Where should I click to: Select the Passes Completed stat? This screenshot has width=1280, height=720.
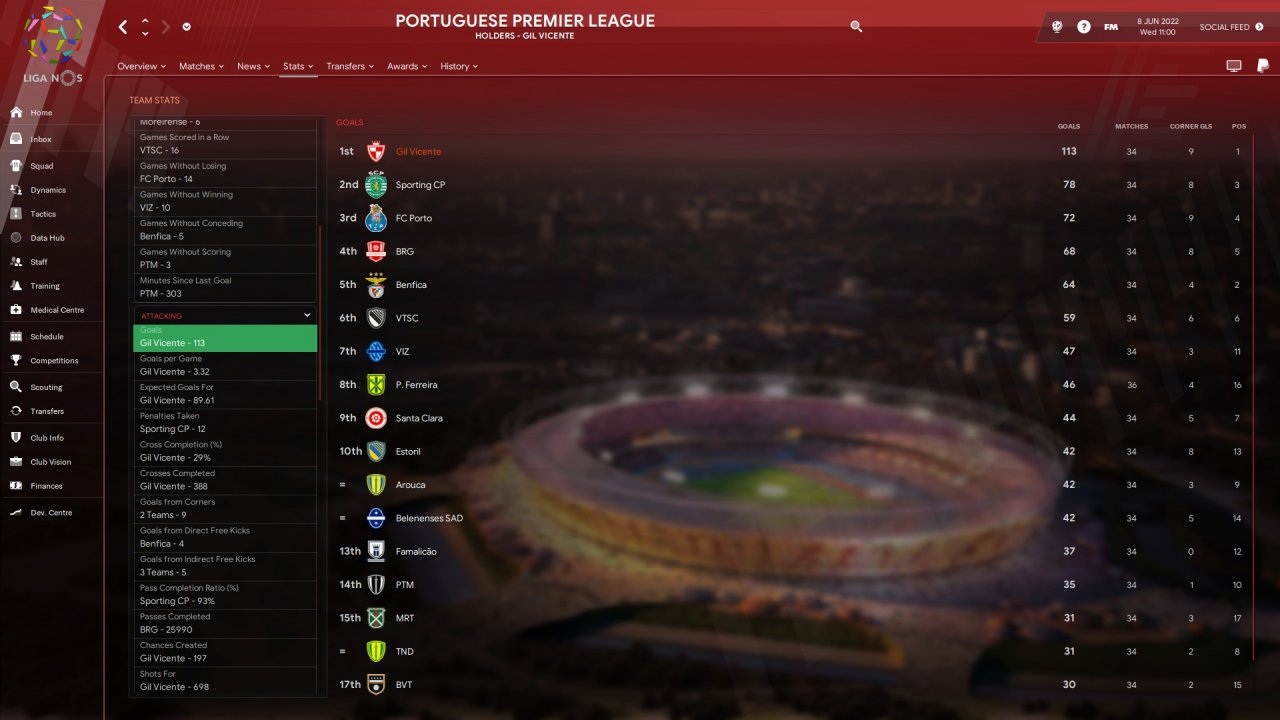point(225,623)
